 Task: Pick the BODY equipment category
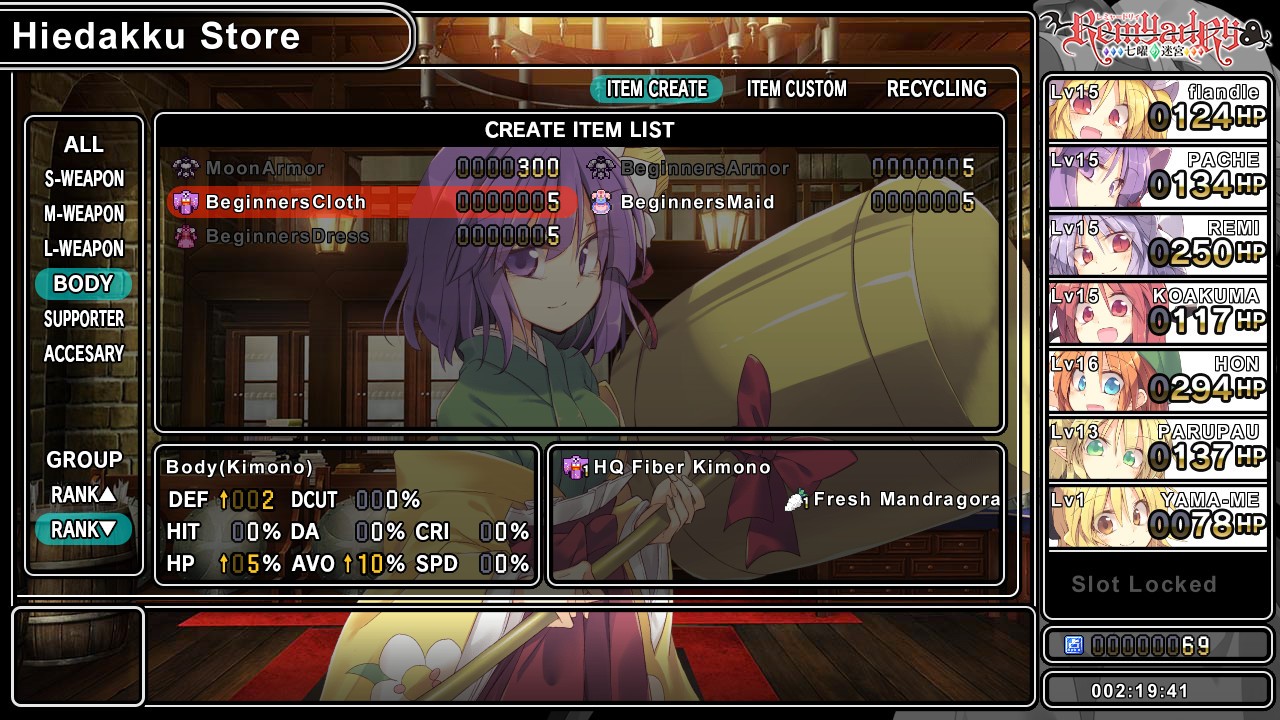84,284
